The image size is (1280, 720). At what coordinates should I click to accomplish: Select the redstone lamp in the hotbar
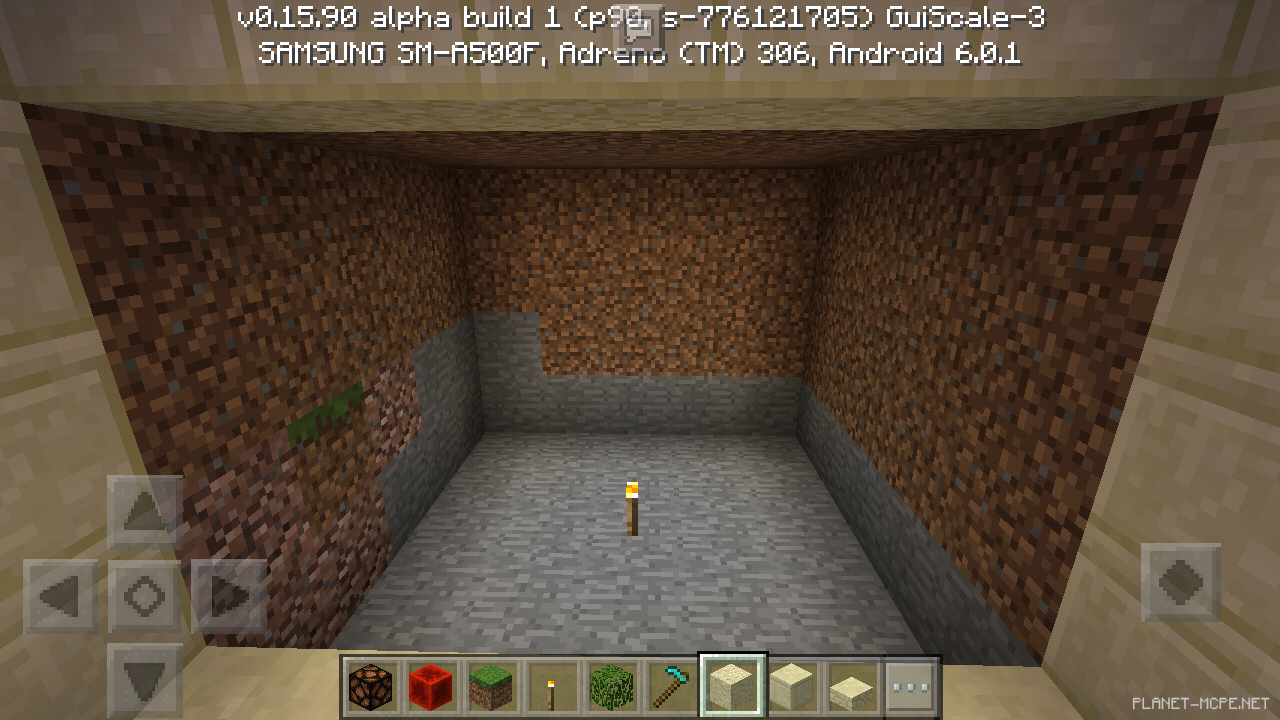pyautogui.click(x=371, y=685)
